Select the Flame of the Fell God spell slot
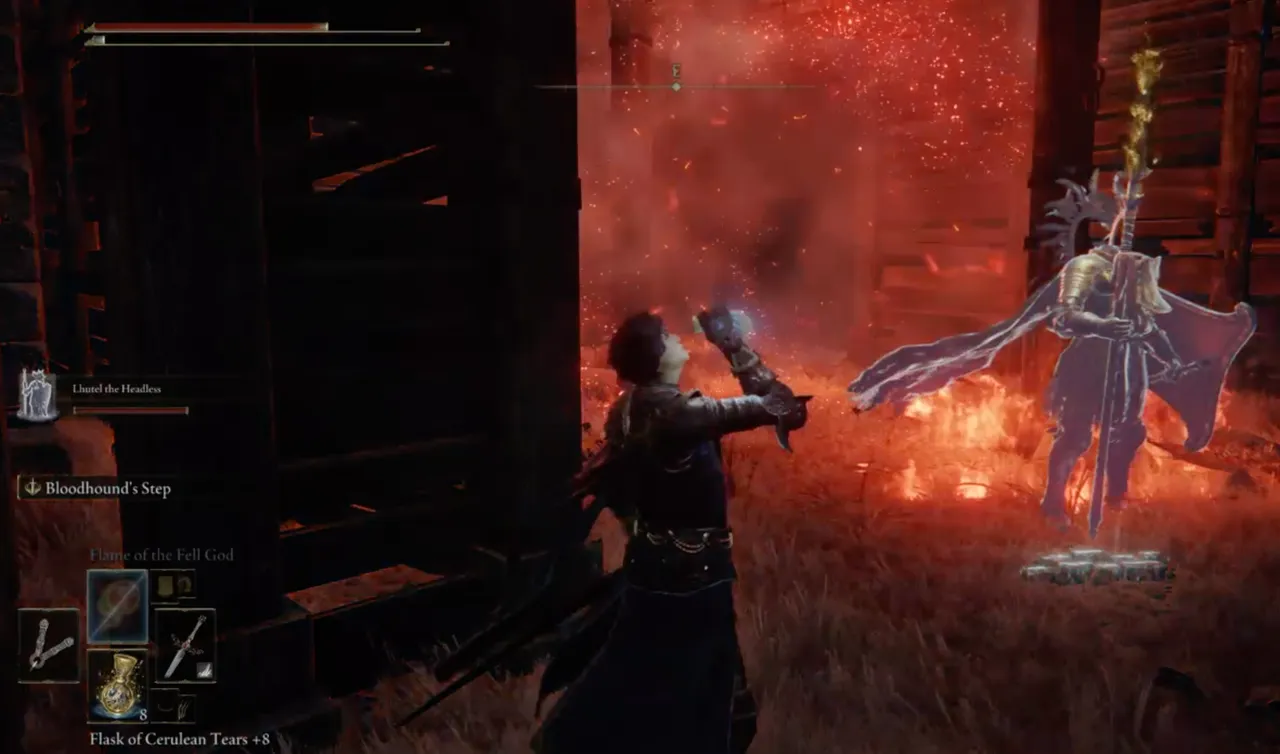The image size is (1280, 754). tap(117, 606)
